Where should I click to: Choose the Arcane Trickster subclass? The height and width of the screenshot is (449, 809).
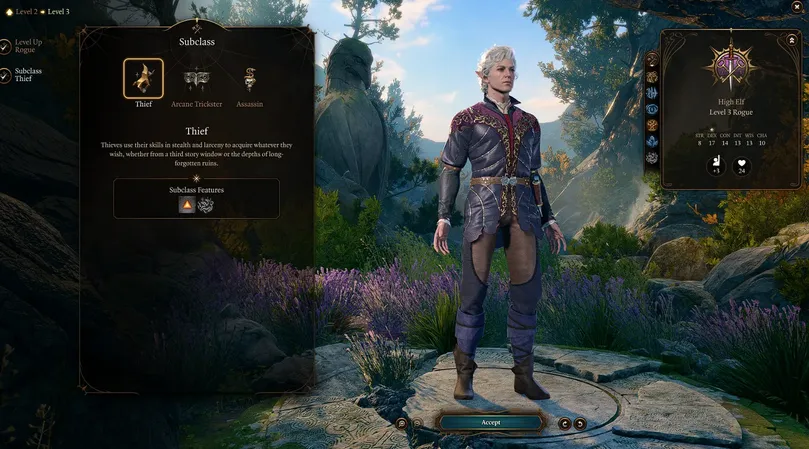(196, 79)
